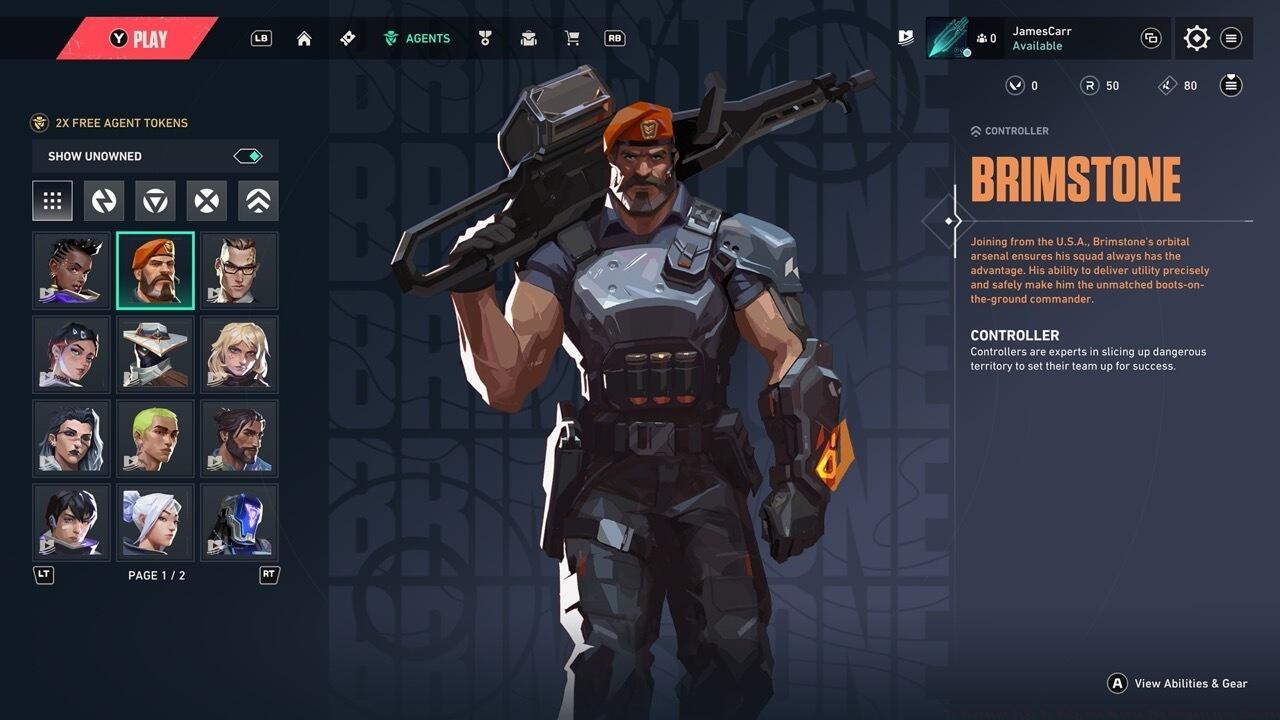
Task: Pick the white-haired Jett portrait
Action: [155, 523]
